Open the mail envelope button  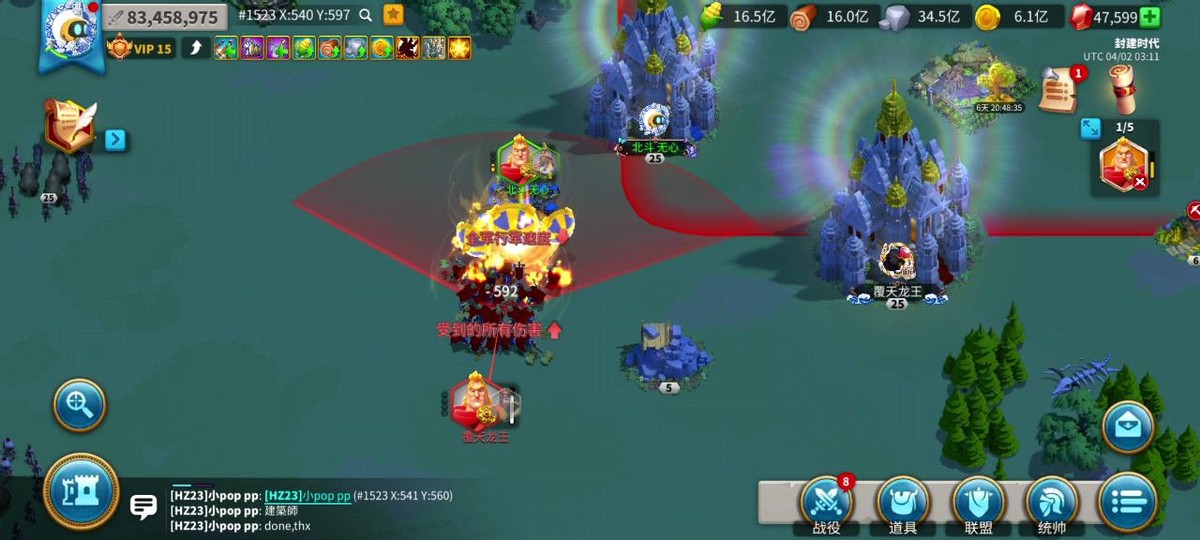click(1128, 427)
